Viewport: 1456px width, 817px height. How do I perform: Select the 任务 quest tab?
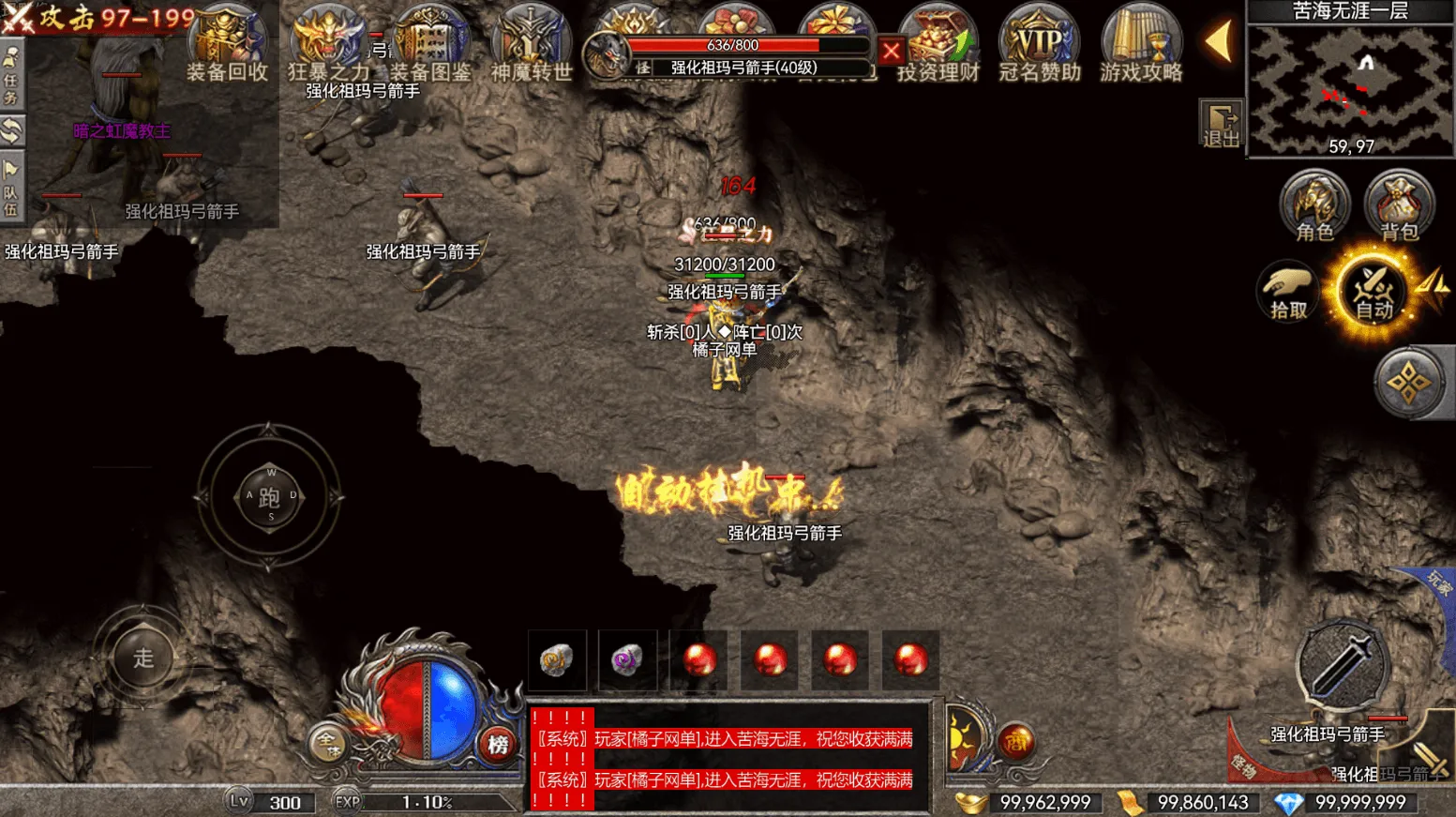coord(11,78)
